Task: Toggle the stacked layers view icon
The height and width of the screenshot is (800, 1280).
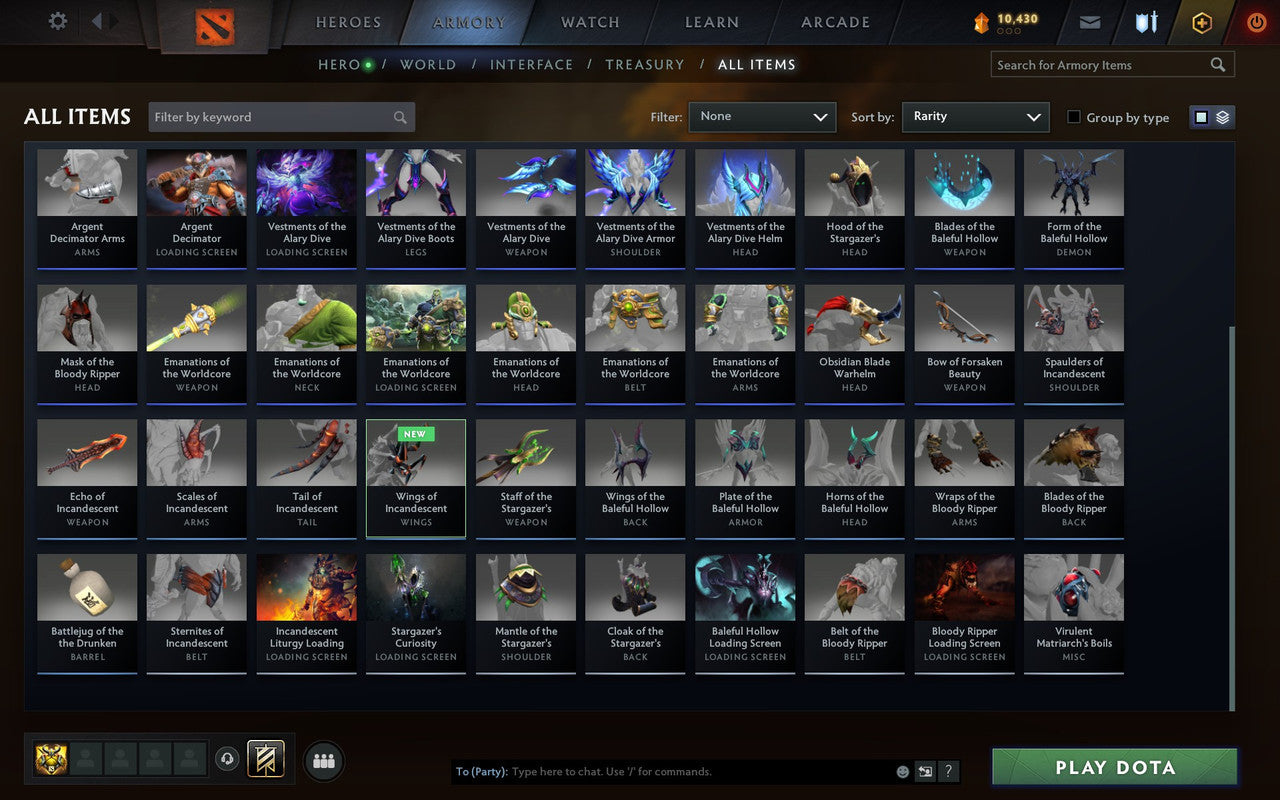Action: tap(1222, 116)
